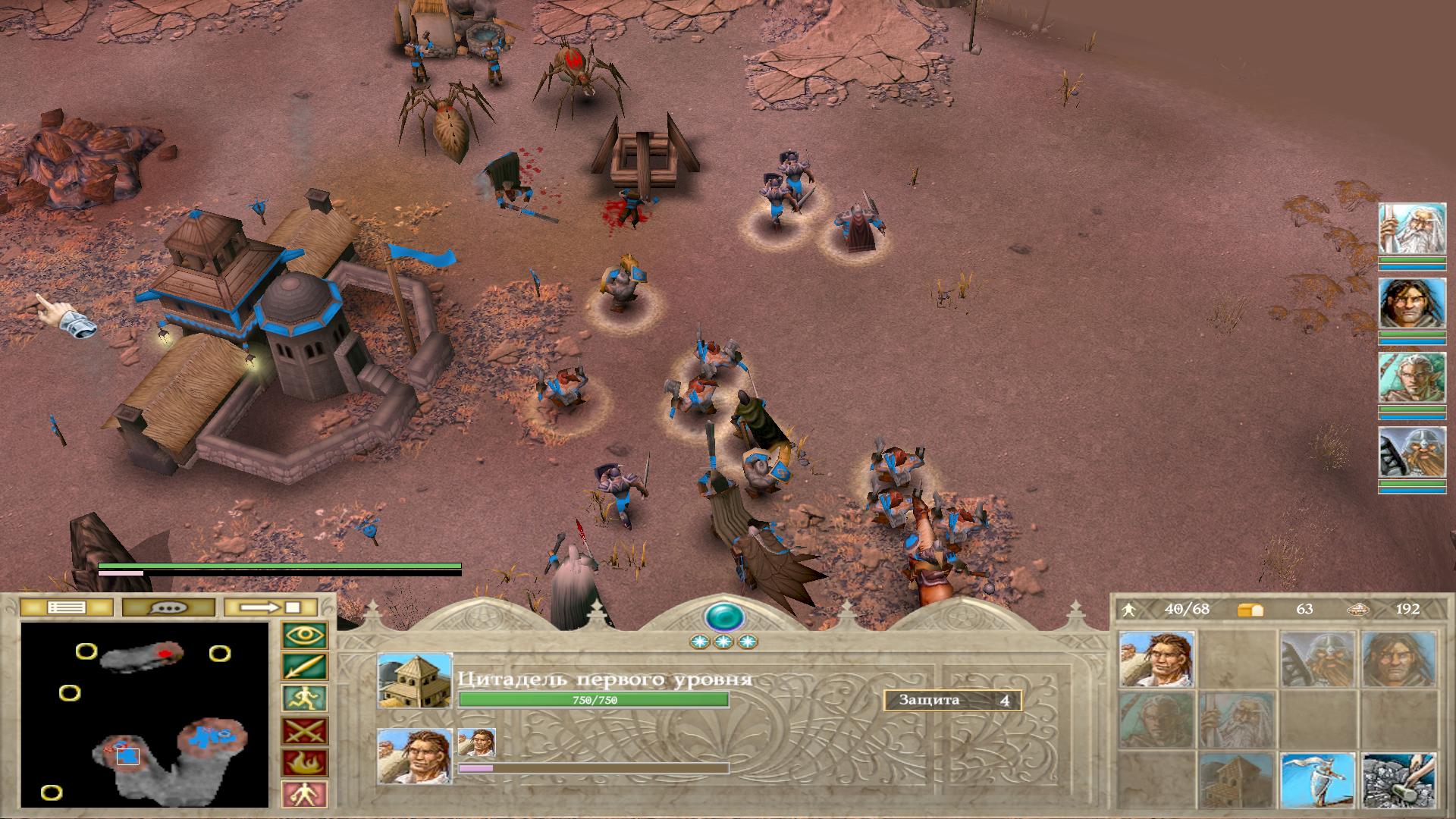Screen dimensions: 1456x819
Task: Open the game menu list button
Action: 66,607
